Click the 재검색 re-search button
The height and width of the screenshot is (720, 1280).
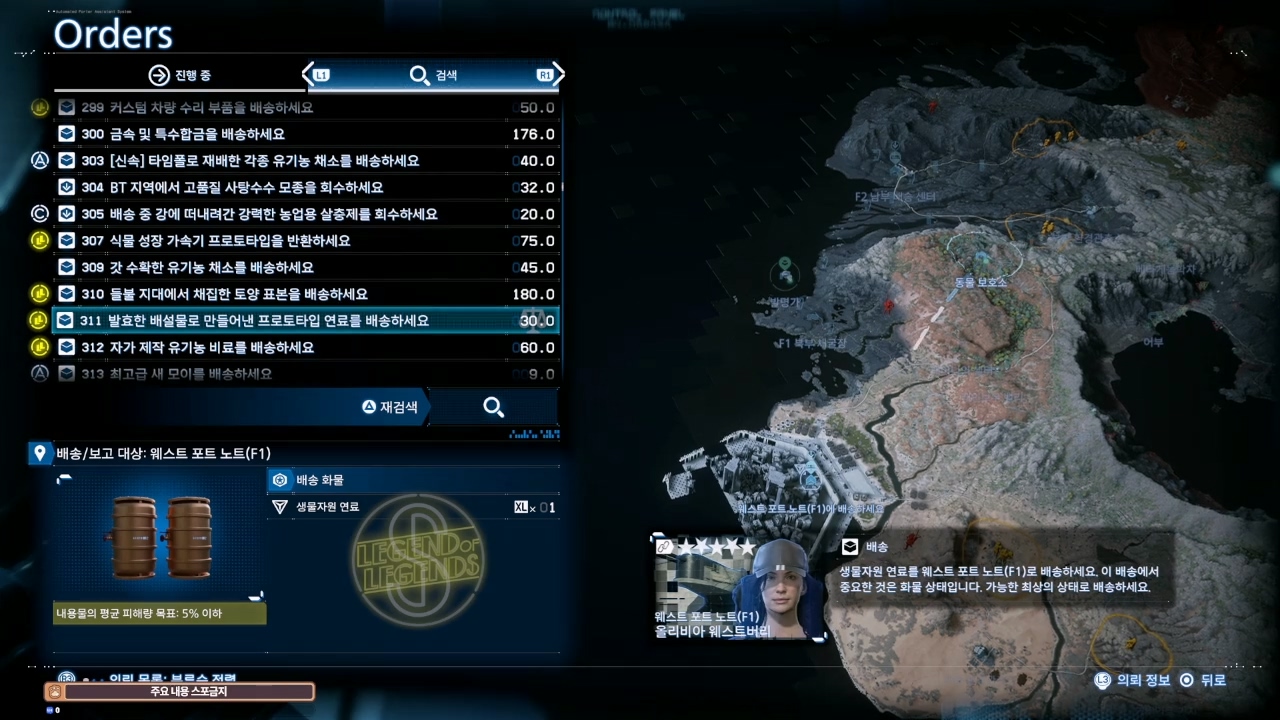(391, 407)
